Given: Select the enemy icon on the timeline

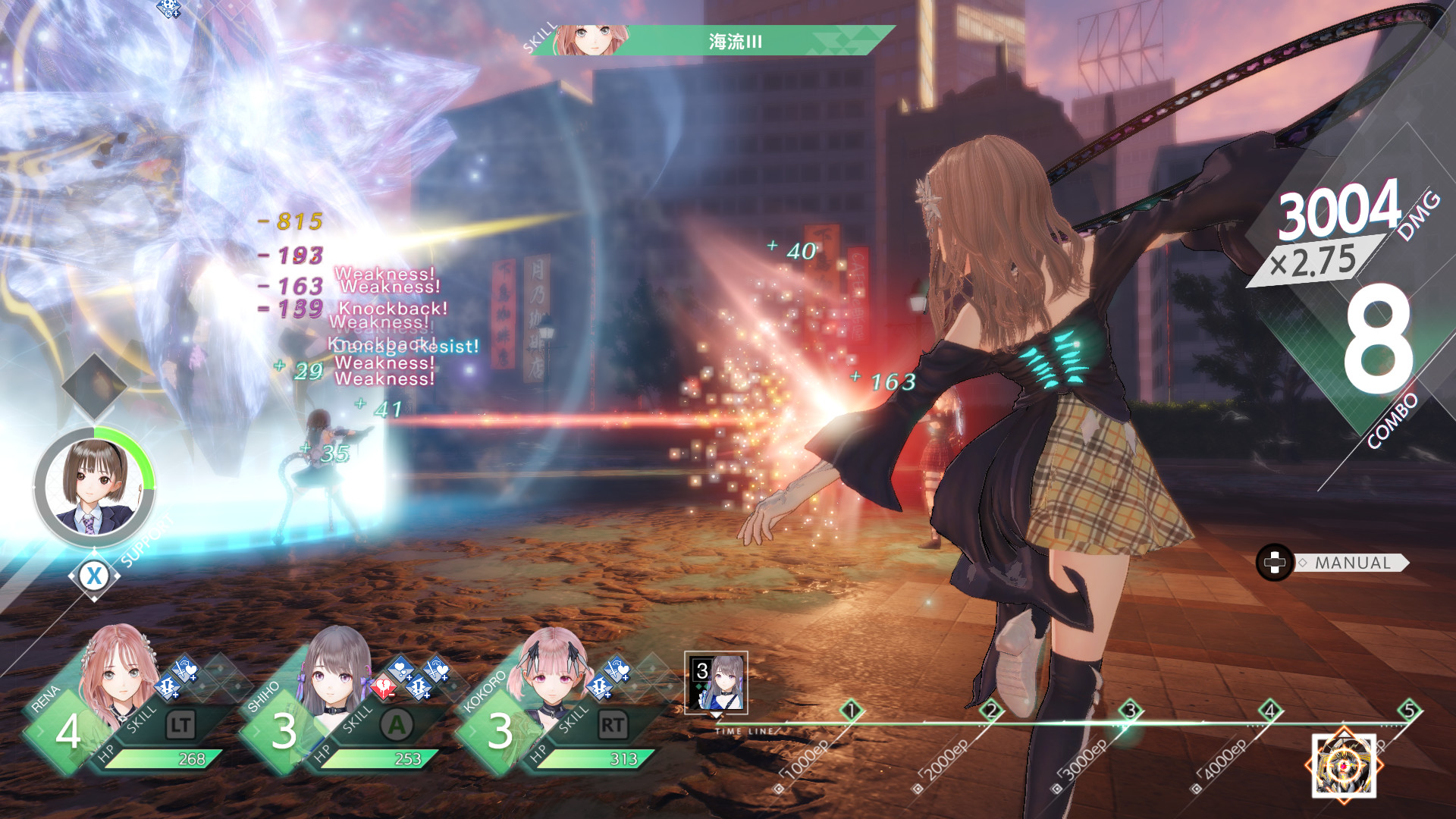Looking at the screenshot, I should point(1344,764).
